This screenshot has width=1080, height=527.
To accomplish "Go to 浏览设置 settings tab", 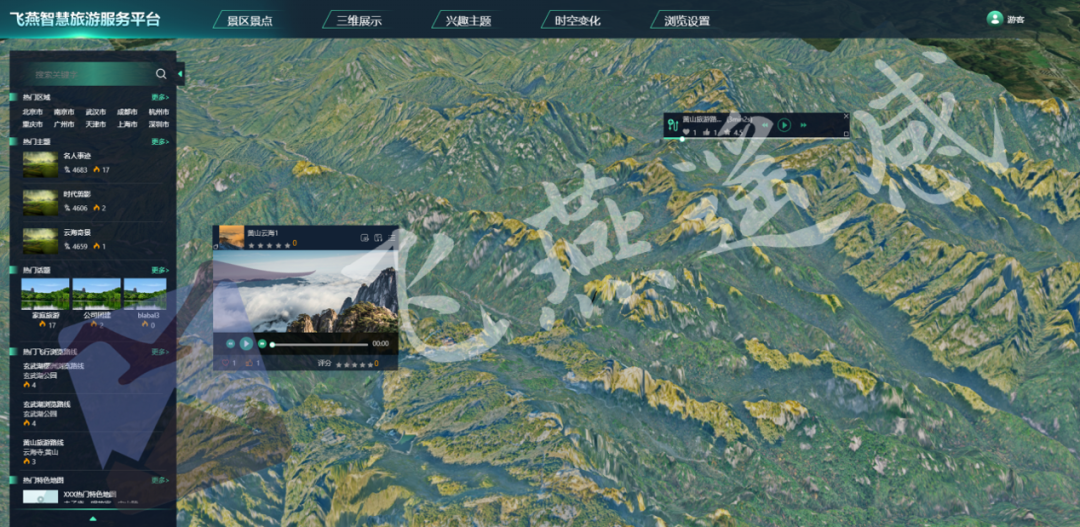I will (x=687, y=20).
